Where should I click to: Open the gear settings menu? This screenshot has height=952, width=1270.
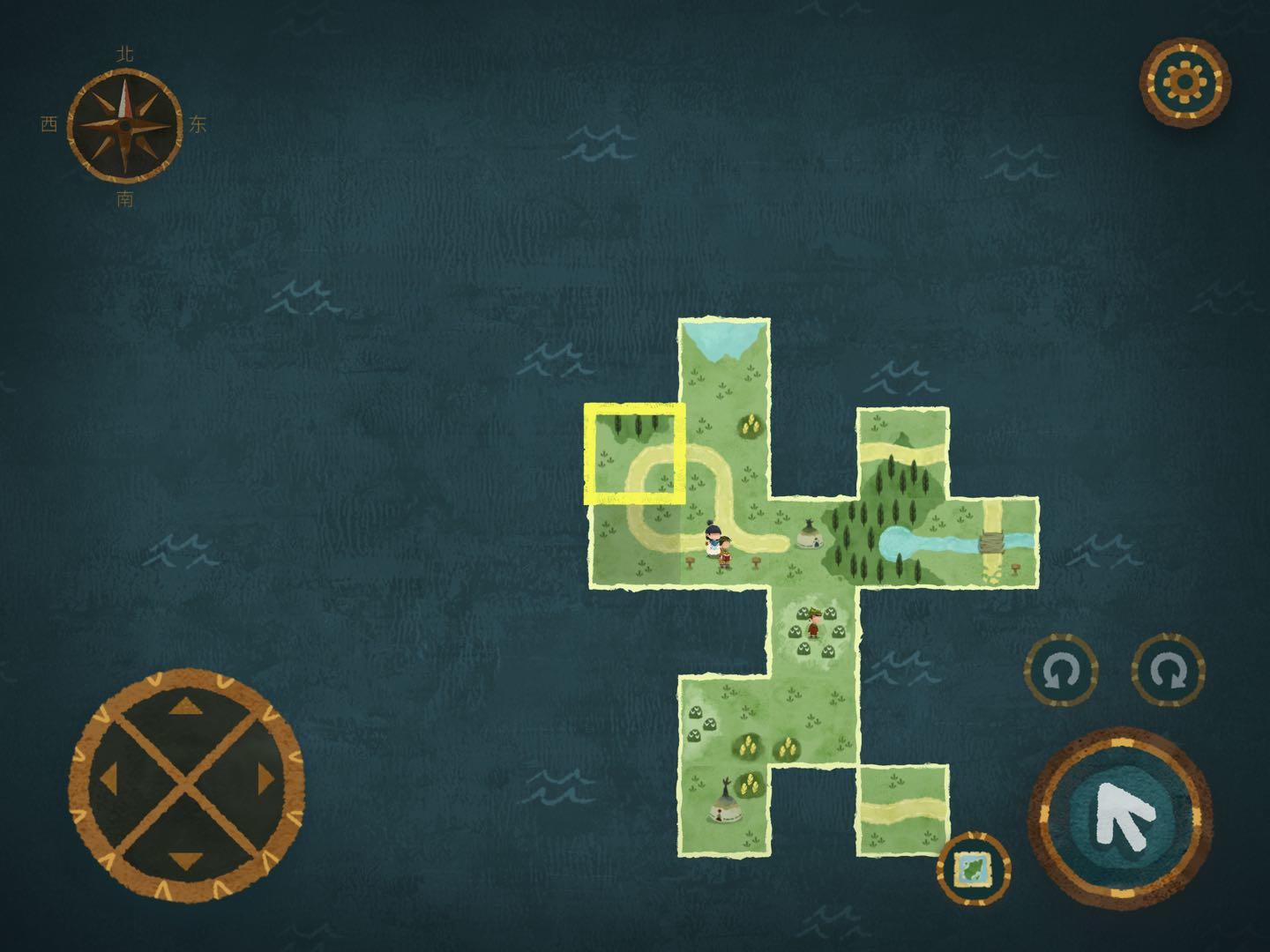pos(1184,83)
